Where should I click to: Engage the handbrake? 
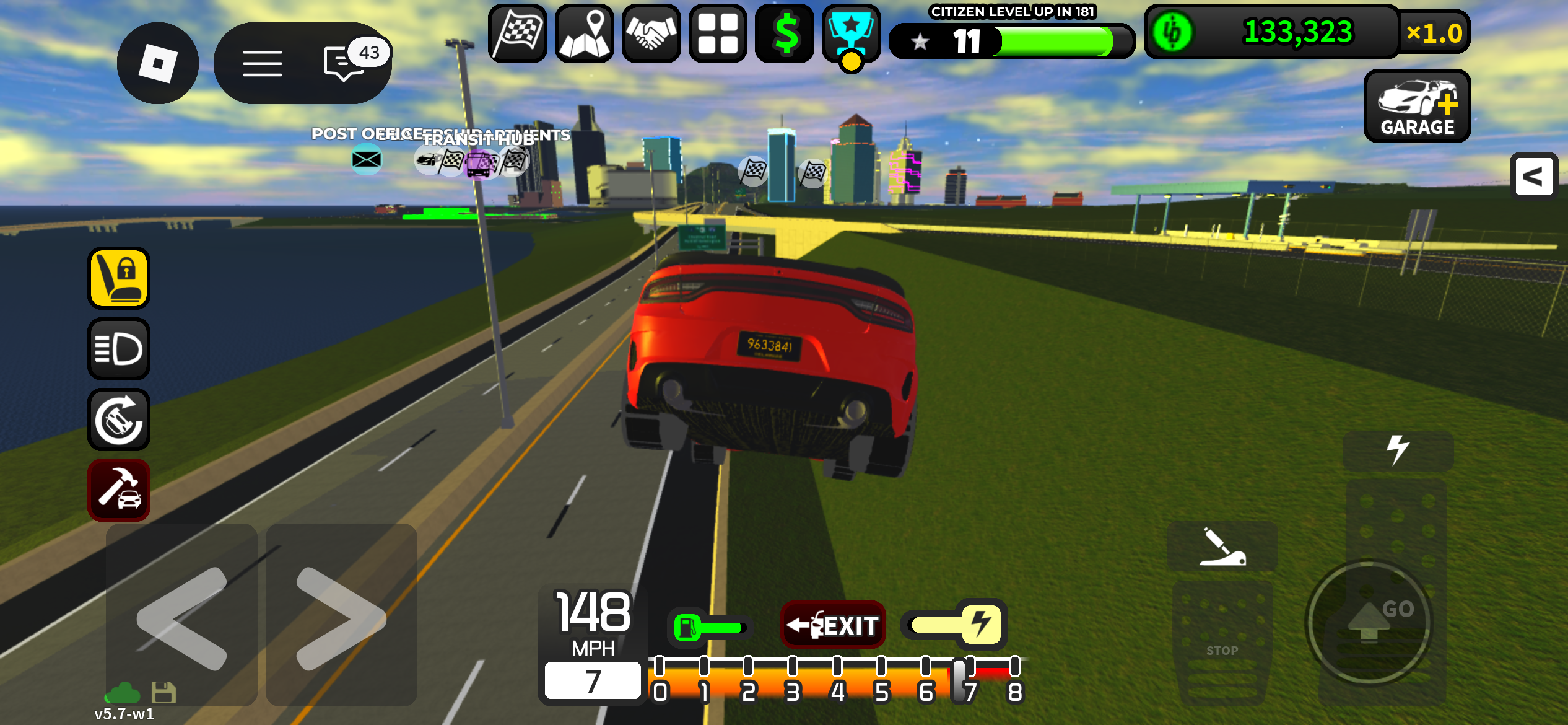click(1222, 547)
